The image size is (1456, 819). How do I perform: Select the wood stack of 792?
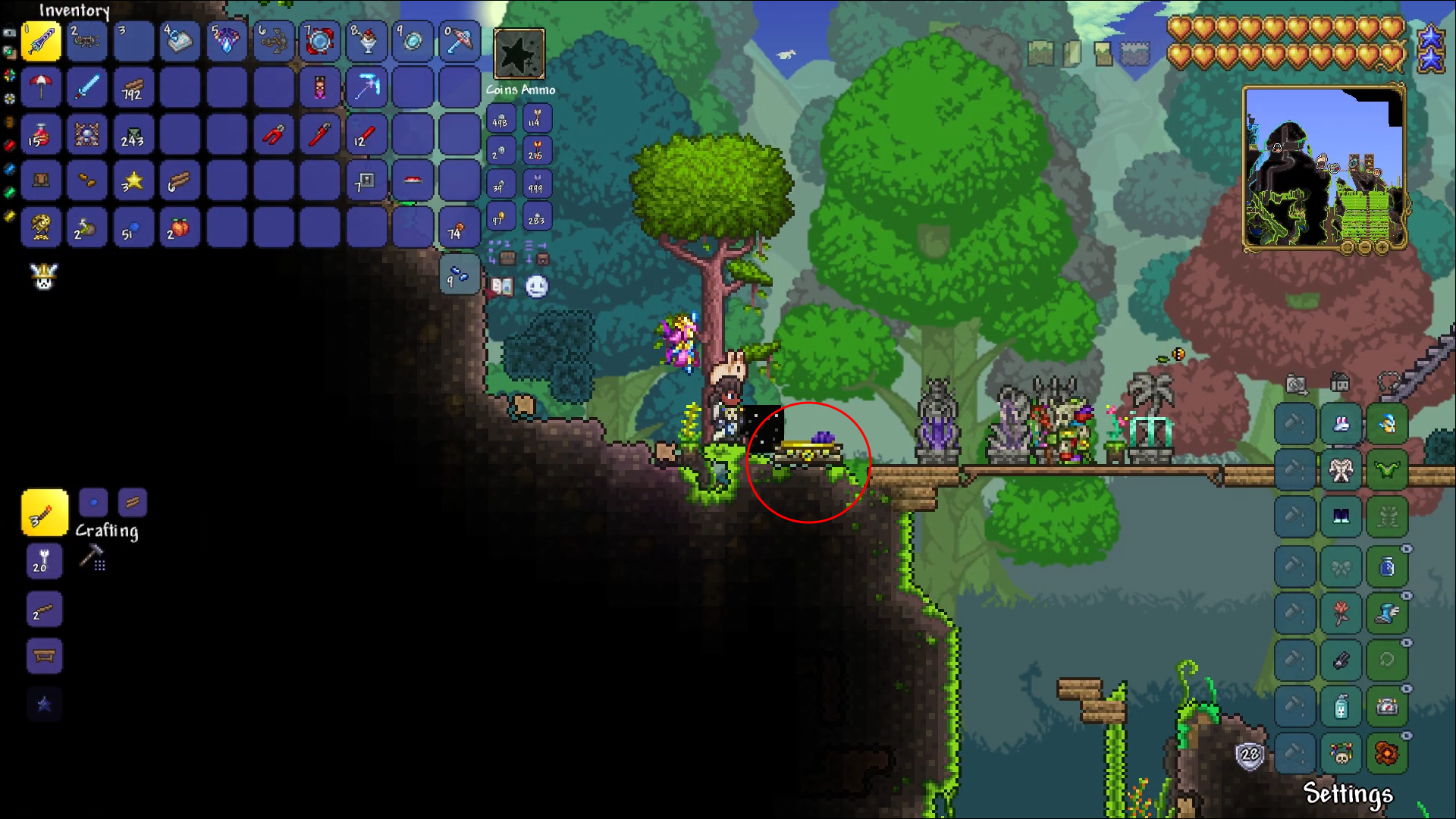[133, 88]
